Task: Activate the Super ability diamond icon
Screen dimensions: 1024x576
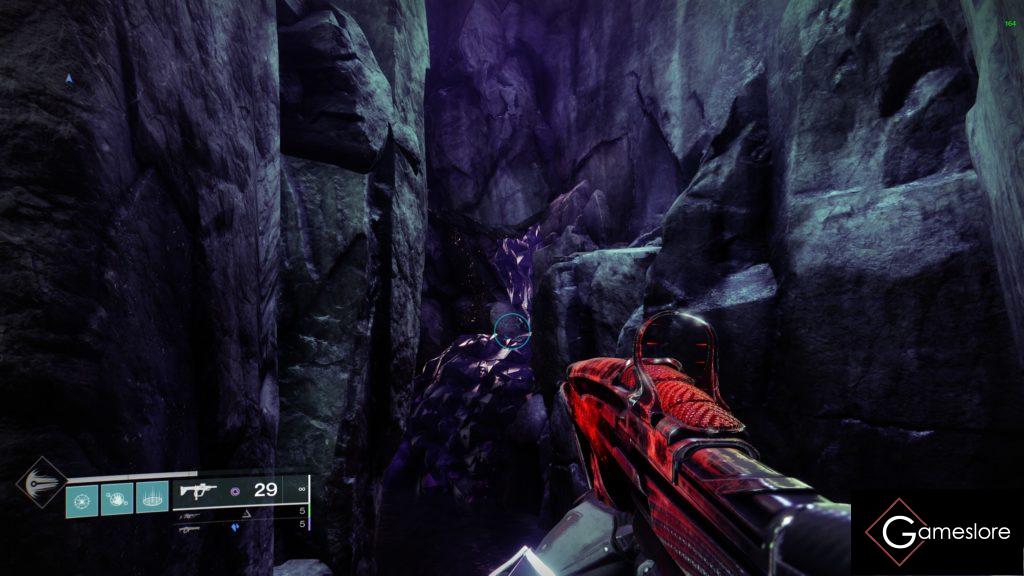Action: (x=41, y=485)
